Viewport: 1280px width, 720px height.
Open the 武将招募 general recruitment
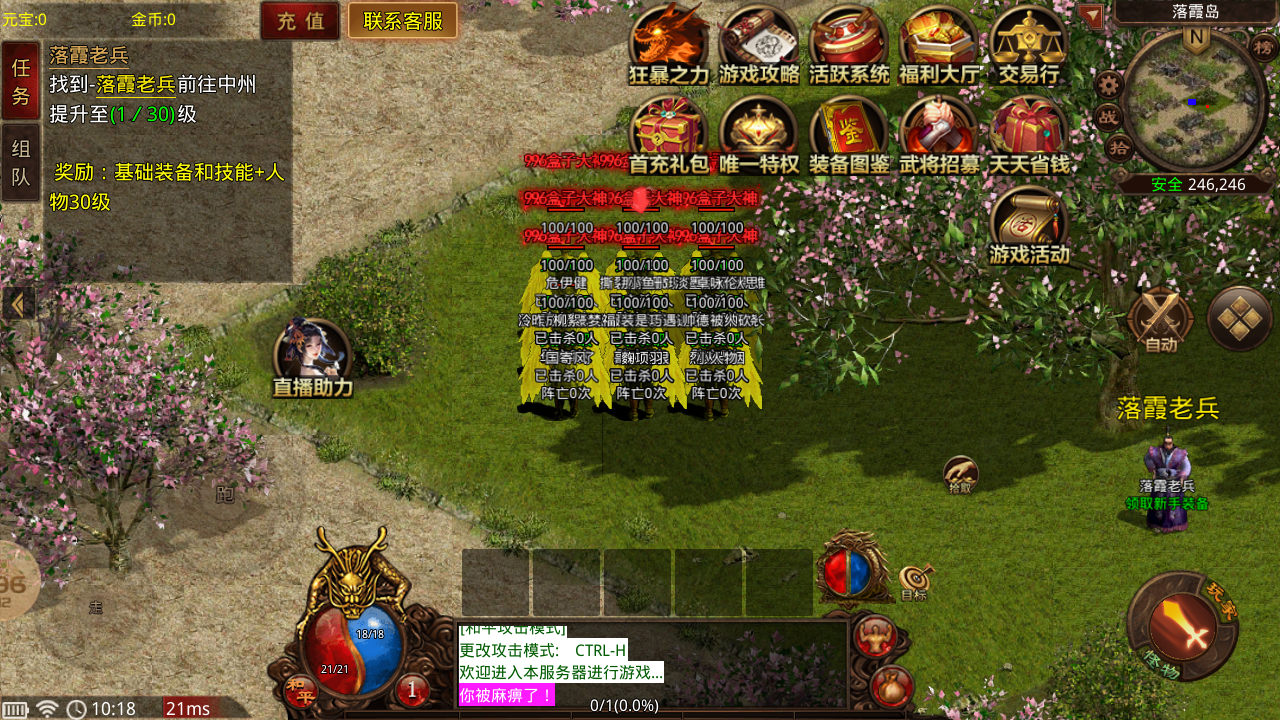[939, 135]
